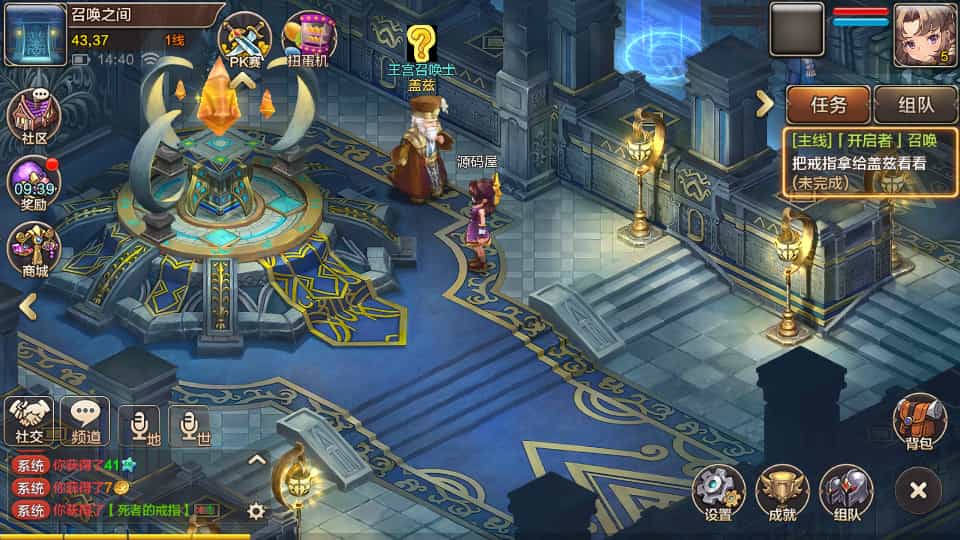Open the 社区 community menu
Image resolution: width=960 pixels, height=540 pixels.
(x=34, y=118)
